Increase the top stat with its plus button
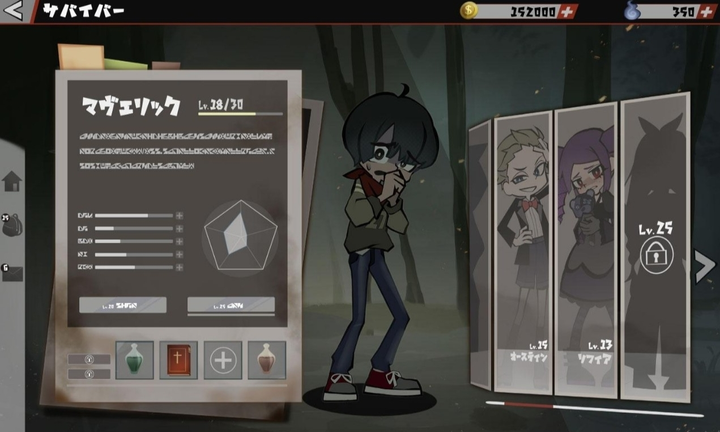The width and height of the screenshot is (720, 432). point(180,215)
